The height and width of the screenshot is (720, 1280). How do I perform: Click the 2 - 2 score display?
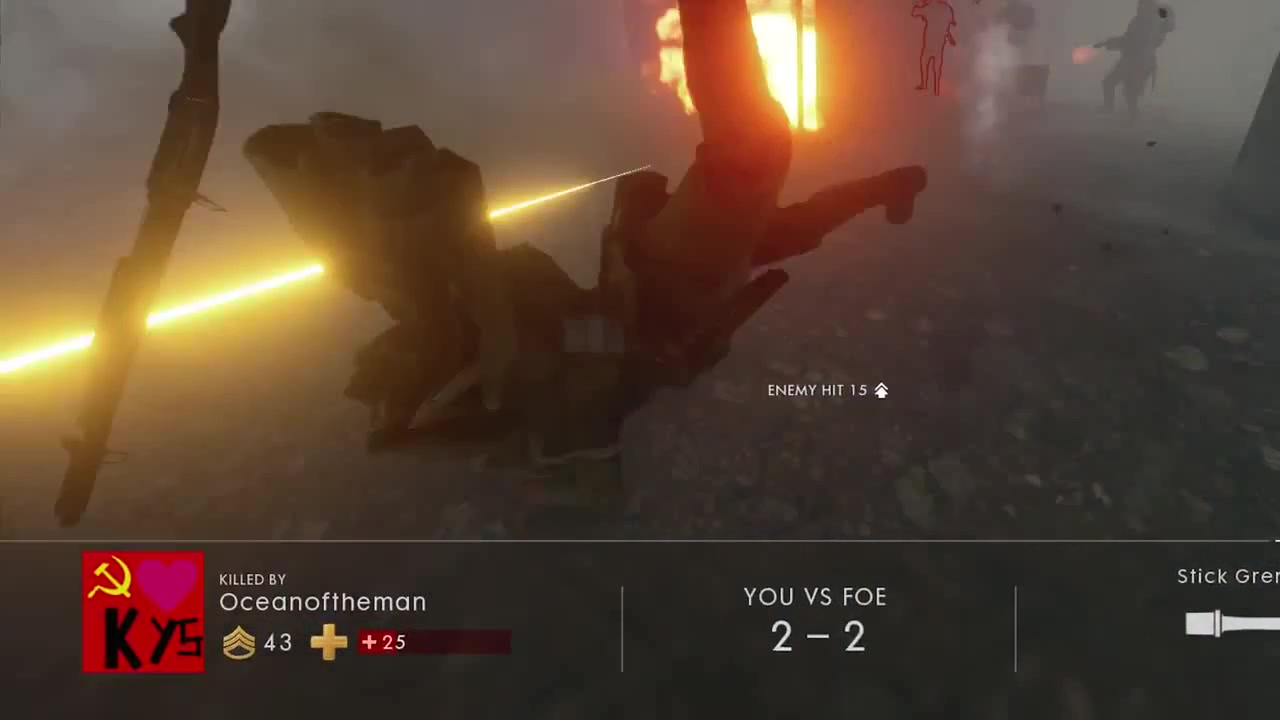coord(817,638)
